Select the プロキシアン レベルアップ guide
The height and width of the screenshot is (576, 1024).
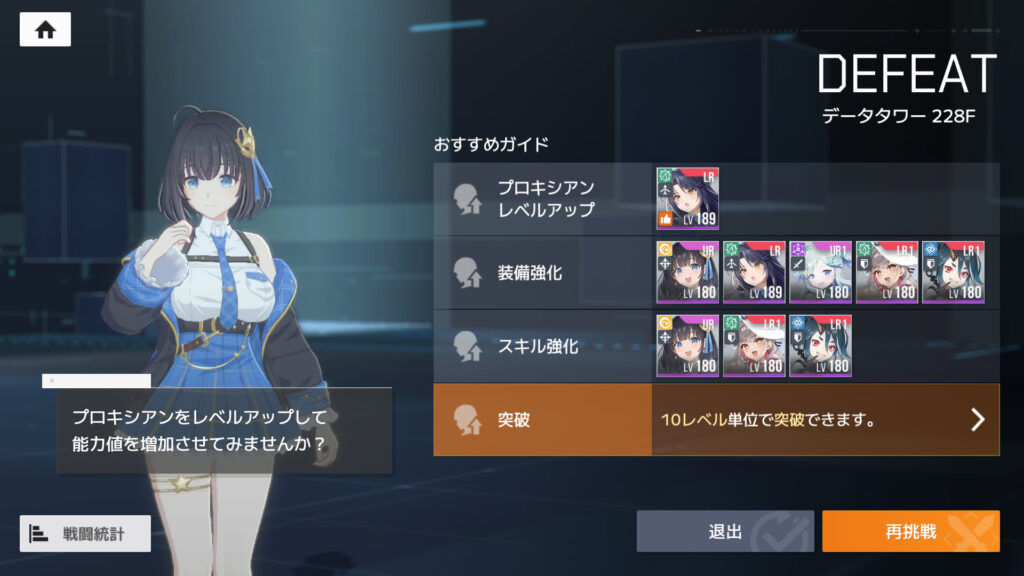pos(543,199)
